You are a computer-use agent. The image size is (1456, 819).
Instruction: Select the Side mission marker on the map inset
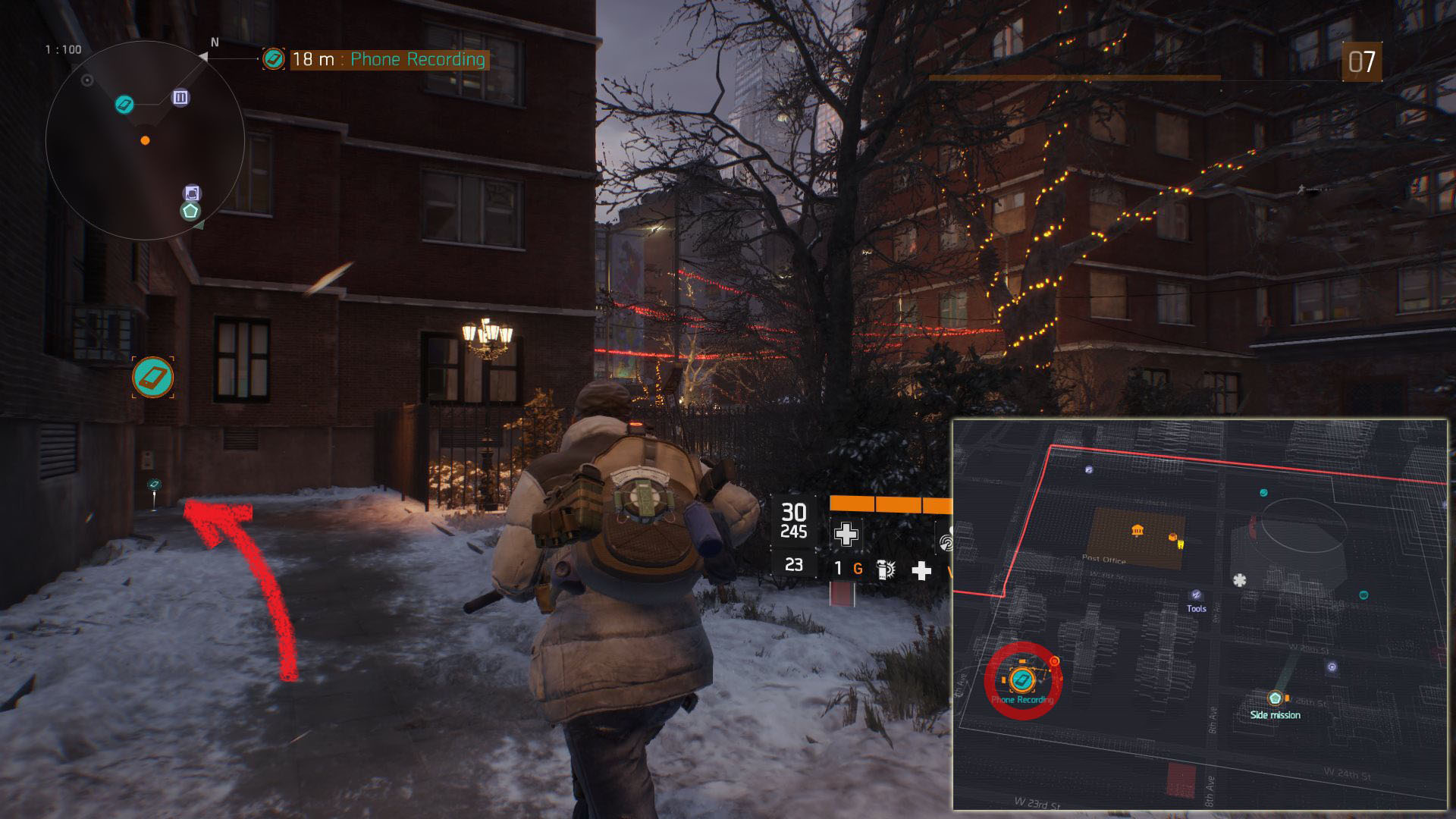[1276, 698]
